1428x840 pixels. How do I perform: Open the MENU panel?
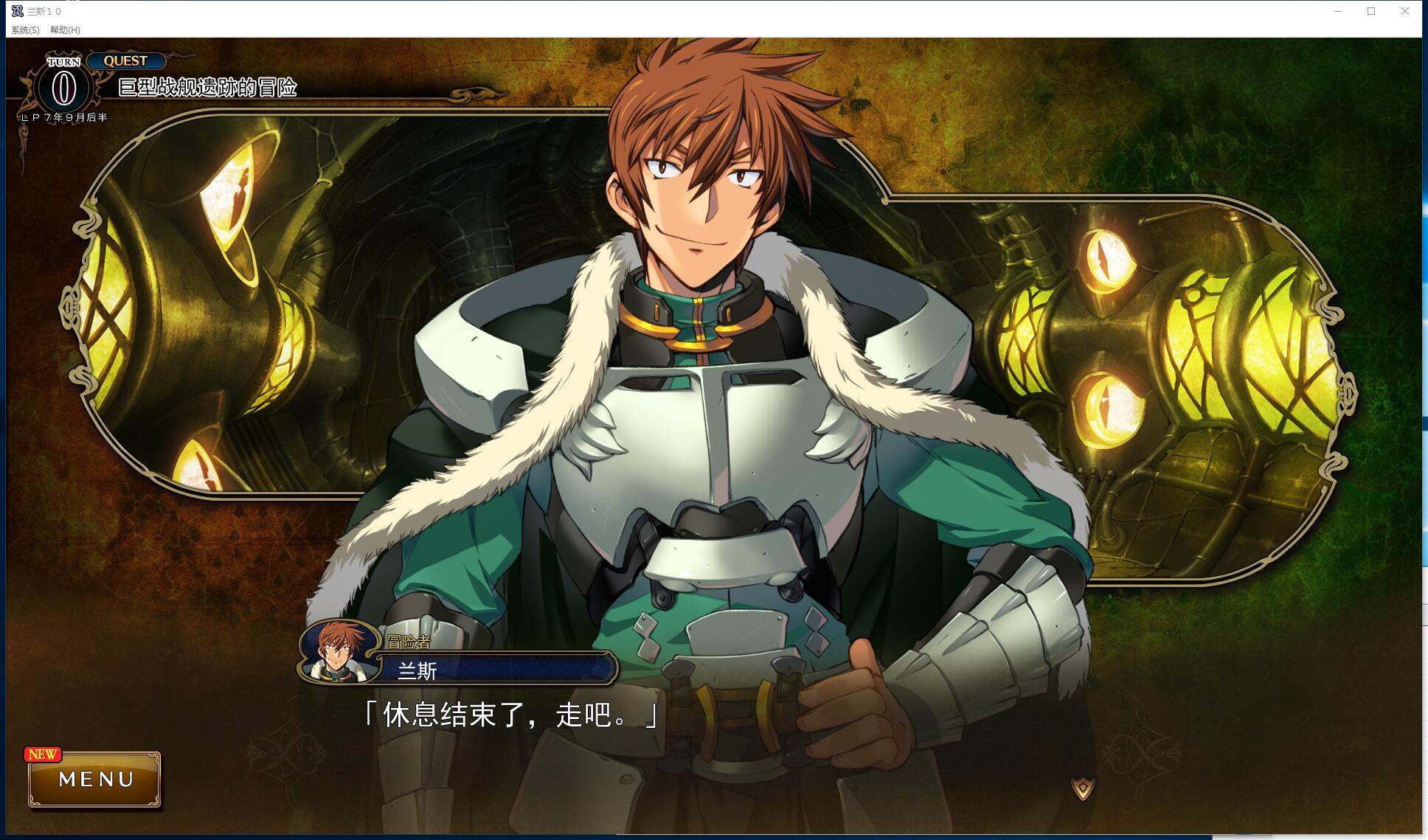point(94,780)
